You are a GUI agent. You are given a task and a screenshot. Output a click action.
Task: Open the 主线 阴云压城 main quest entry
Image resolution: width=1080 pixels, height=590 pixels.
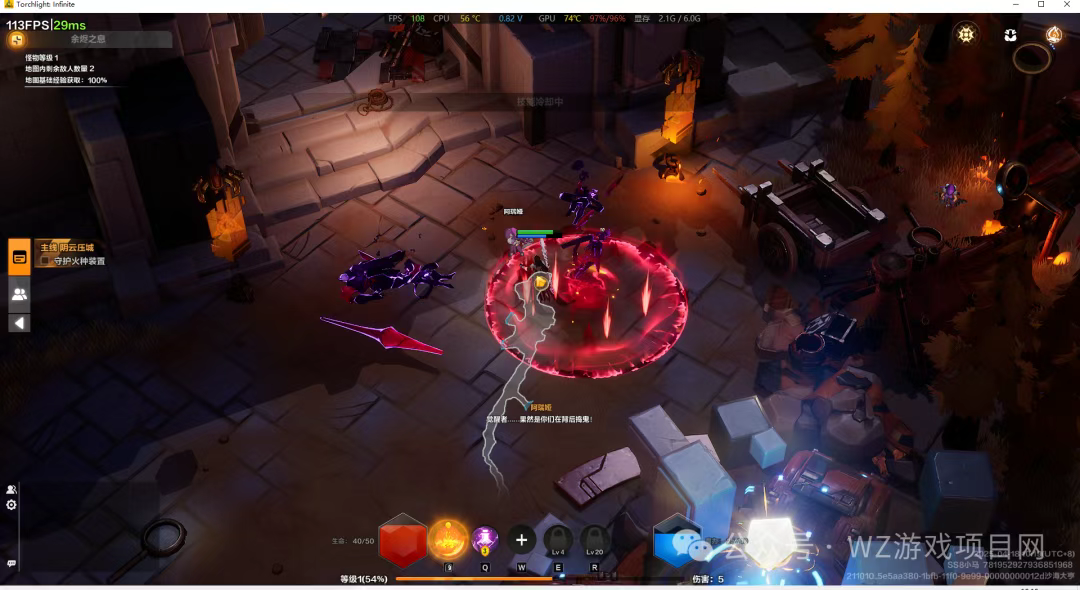click(x=66, y=247)
